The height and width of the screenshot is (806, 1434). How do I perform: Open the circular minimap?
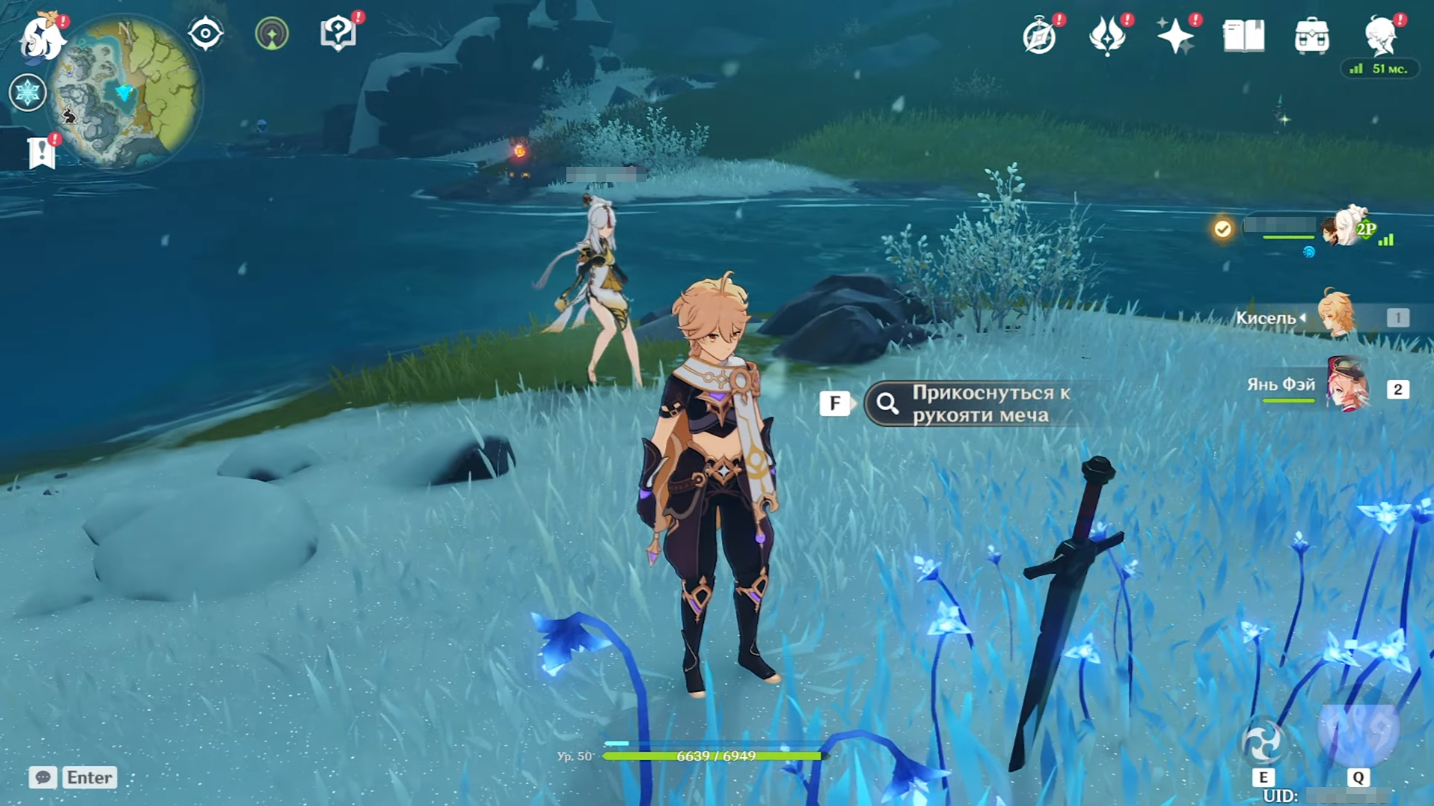click(124, 92)
